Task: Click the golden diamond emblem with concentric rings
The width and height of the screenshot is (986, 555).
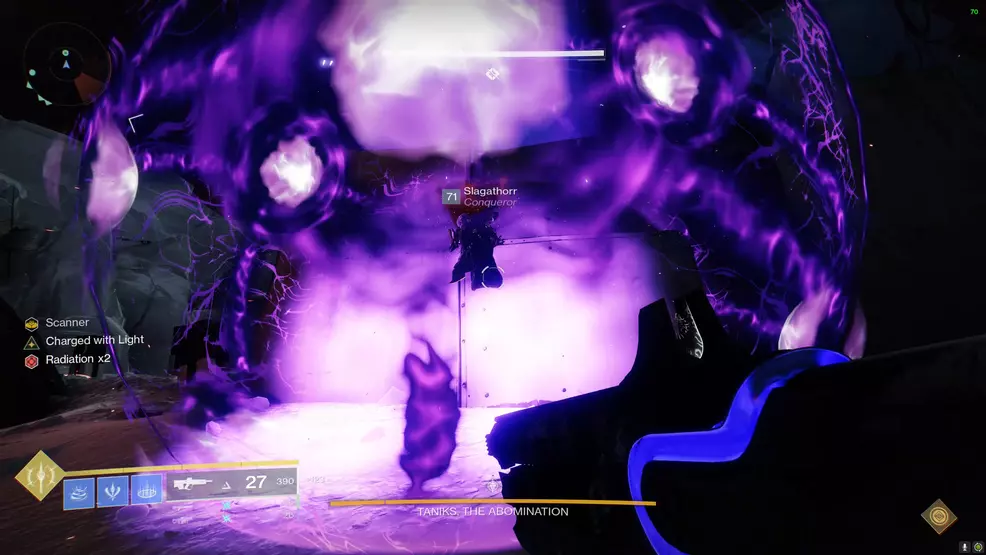Action: point(938,516)
